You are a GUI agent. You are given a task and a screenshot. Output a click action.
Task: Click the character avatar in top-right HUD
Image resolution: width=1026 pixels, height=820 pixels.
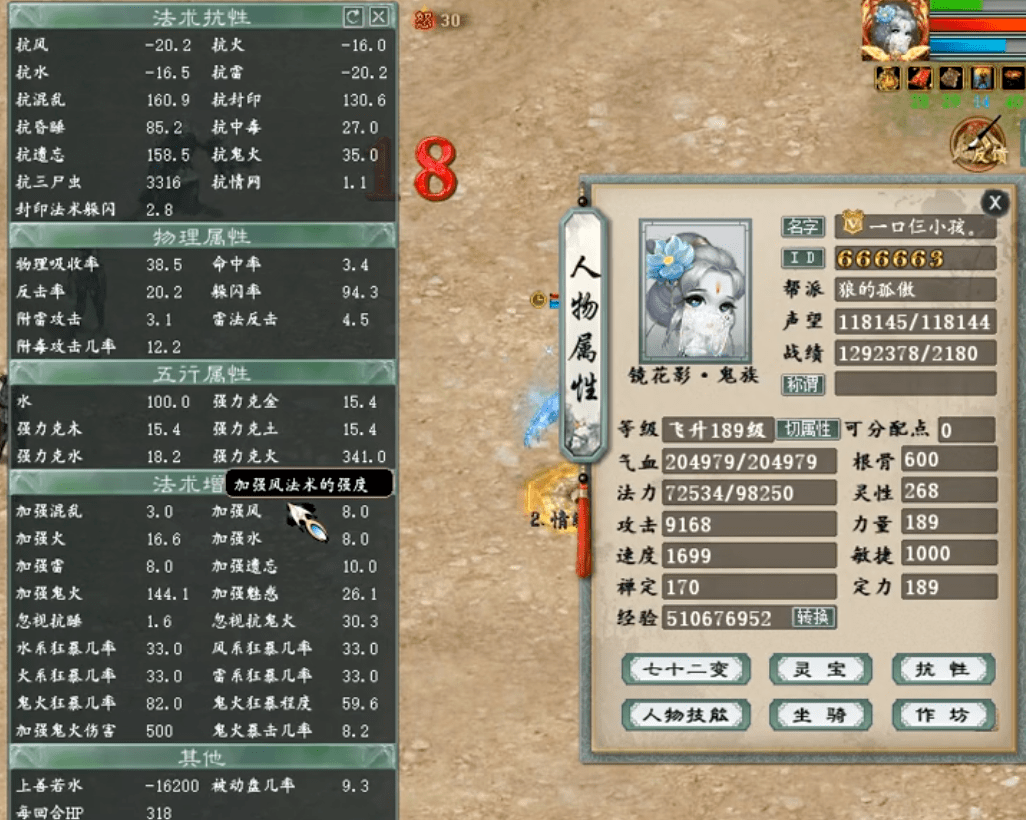893,30
